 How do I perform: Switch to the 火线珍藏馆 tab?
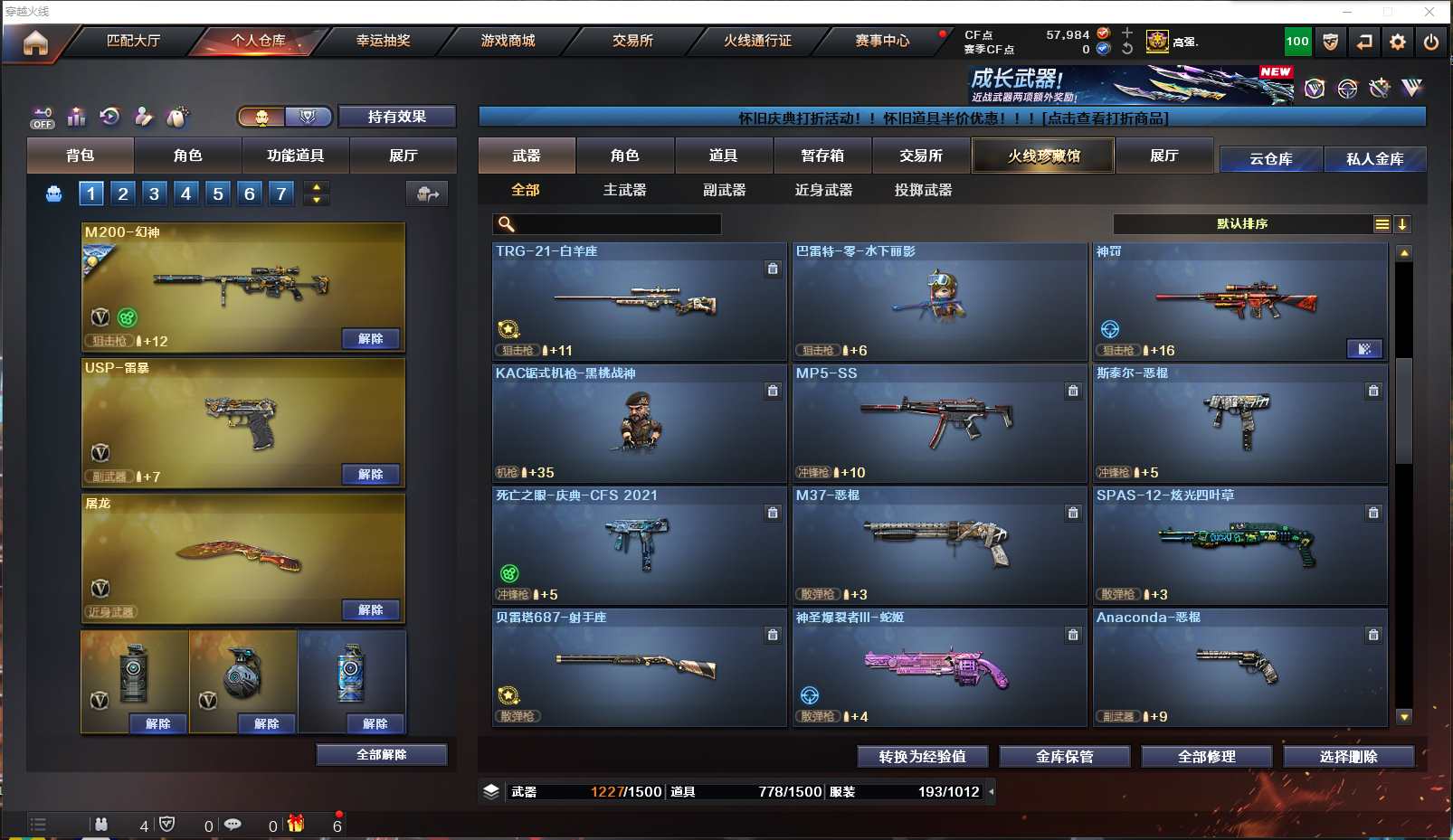click(x=1043, y=156)
